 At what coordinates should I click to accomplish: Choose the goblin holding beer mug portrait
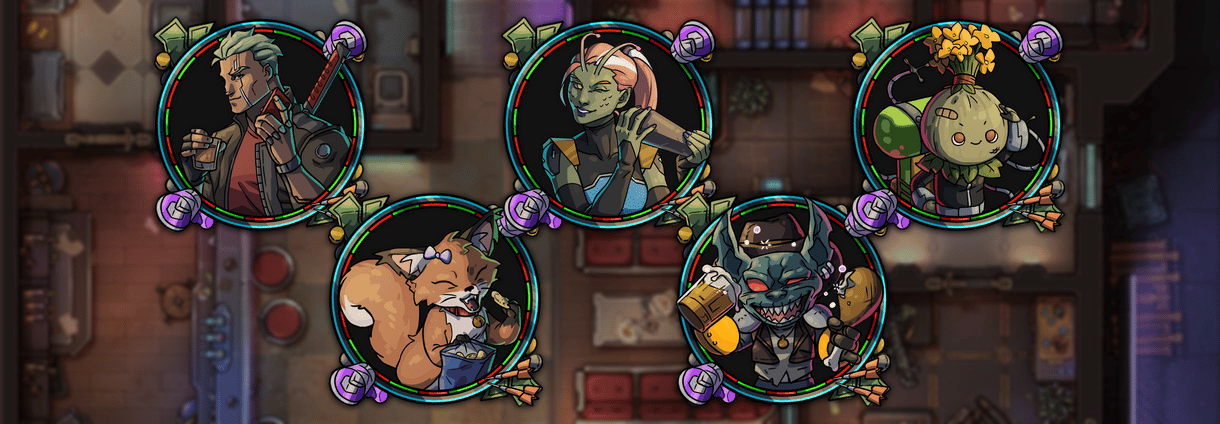coord(782,300)
